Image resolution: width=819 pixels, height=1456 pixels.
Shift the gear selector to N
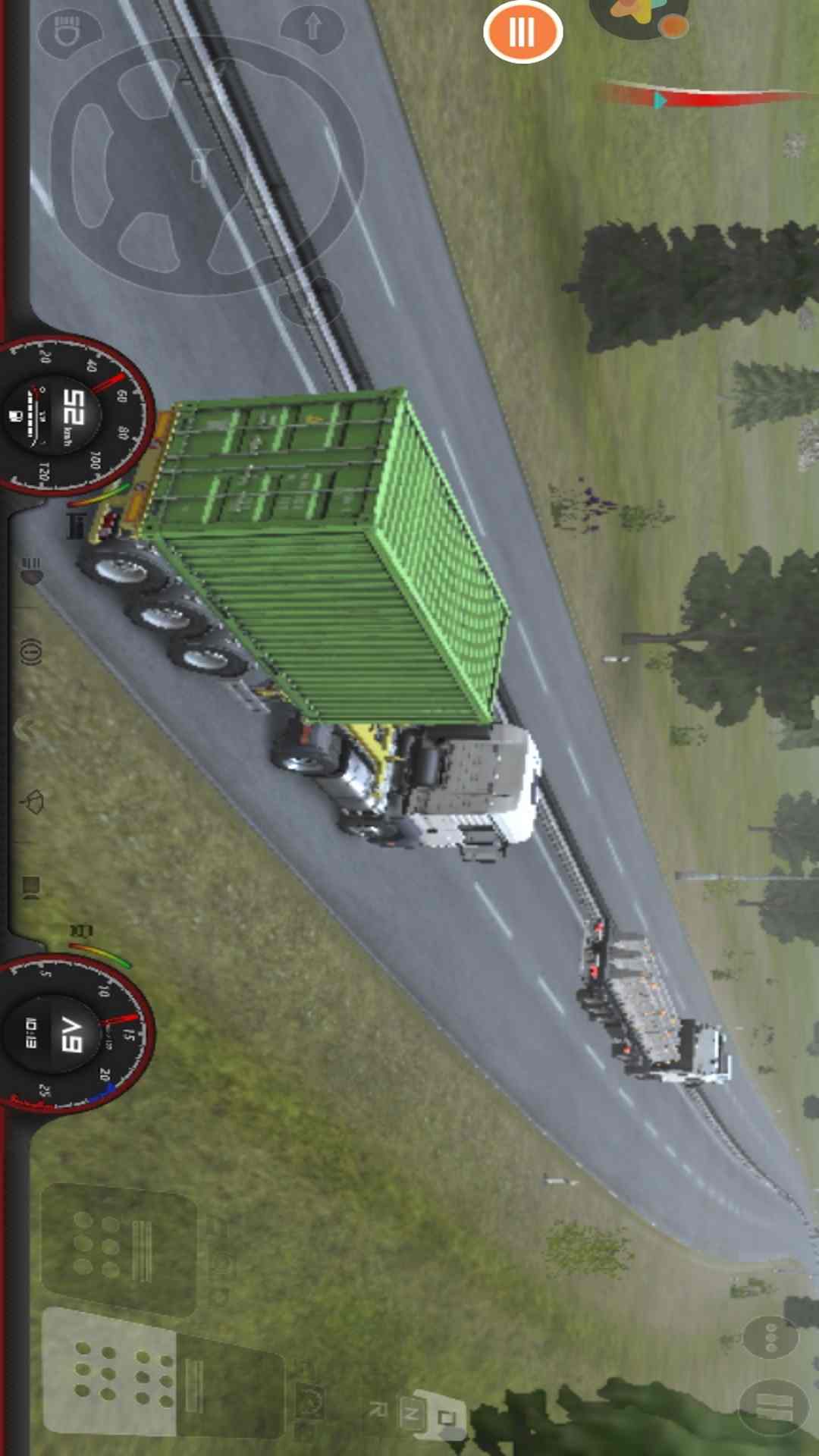tap(412, 1411)
